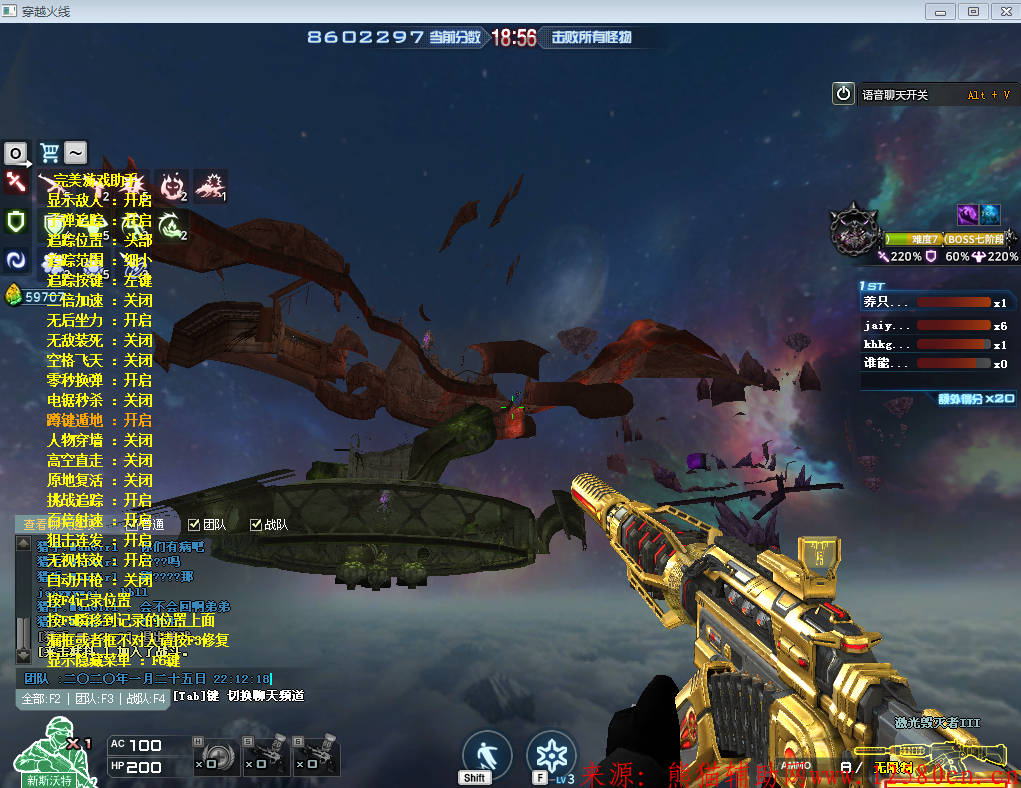This screenshot has height=788, width=1021.
Task: Activate the sprint skill icon
Action: click(x=487, y=755)
